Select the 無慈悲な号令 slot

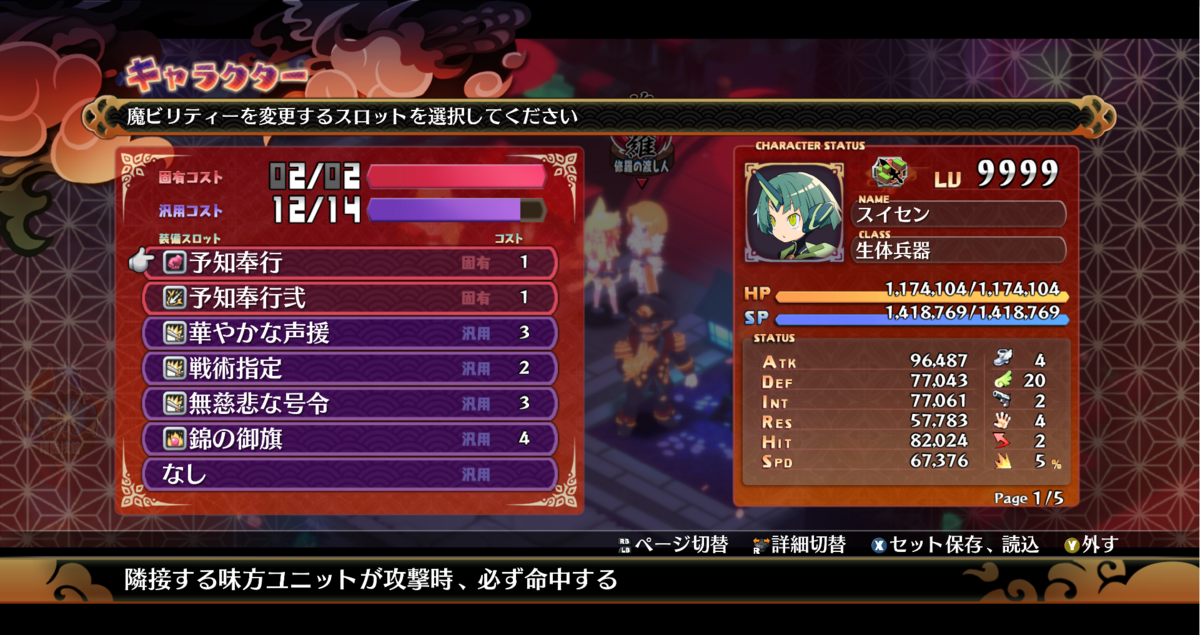tap(350, 403)
